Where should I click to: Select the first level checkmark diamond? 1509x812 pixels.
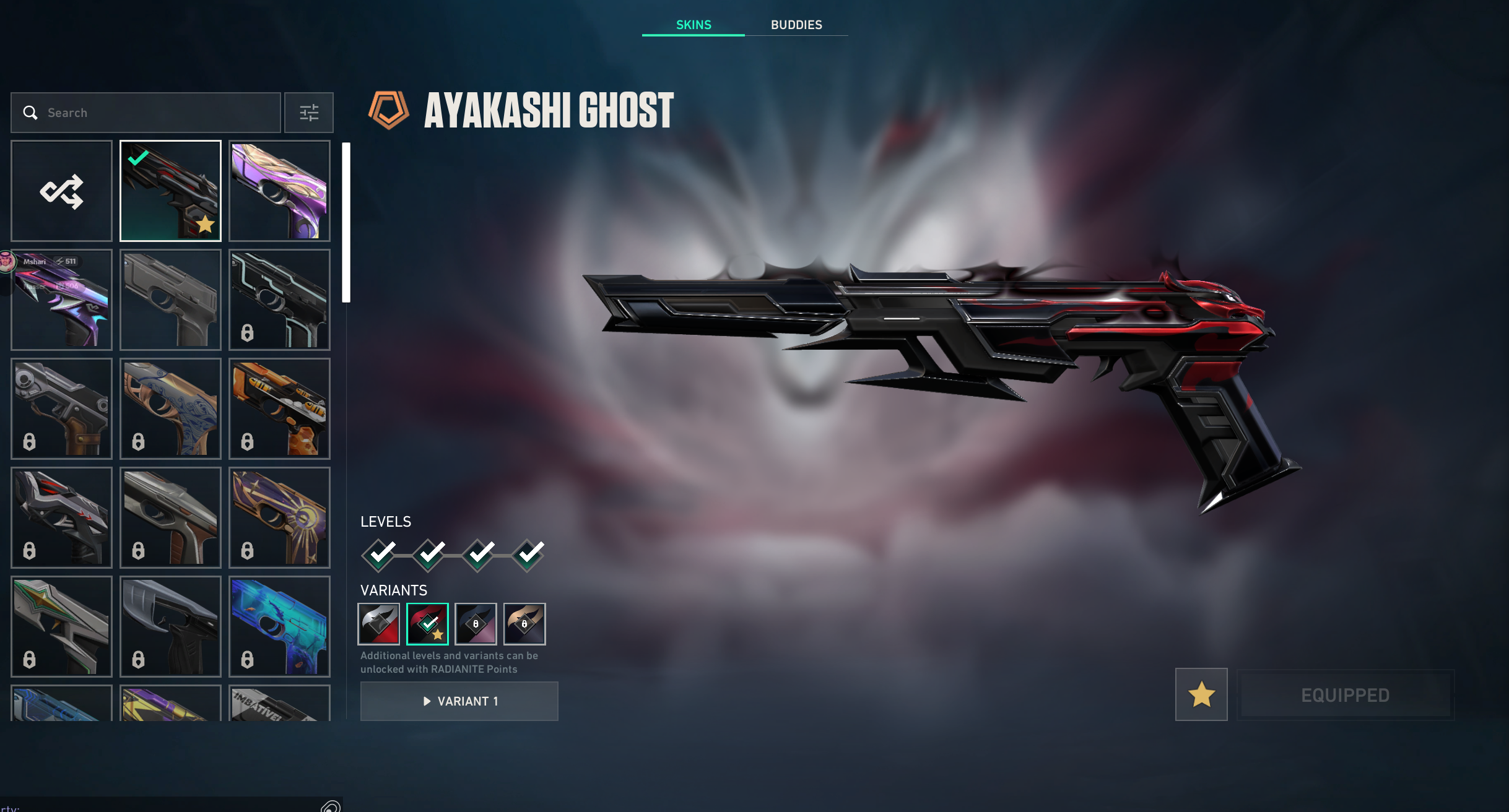(379, 555)
